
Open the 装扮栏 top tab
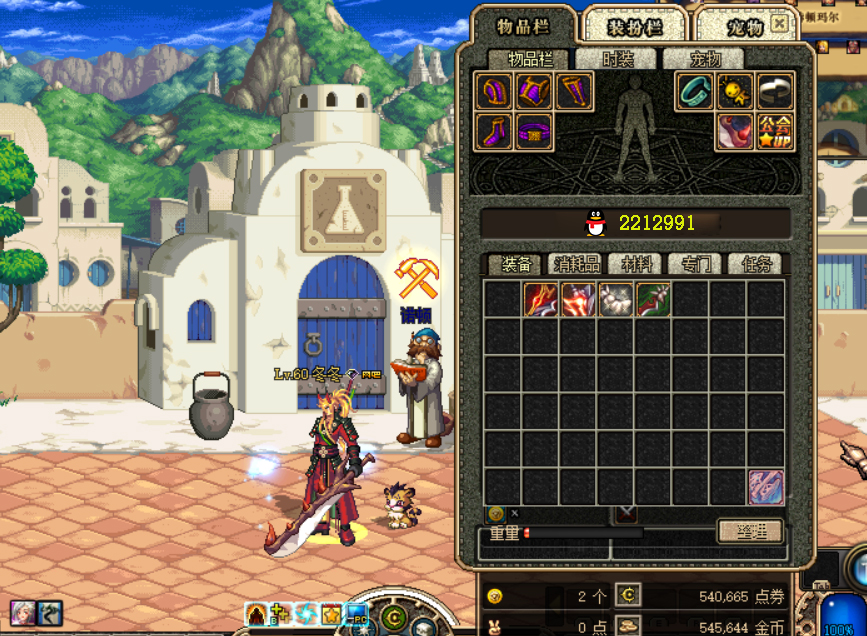click(633, 28)
